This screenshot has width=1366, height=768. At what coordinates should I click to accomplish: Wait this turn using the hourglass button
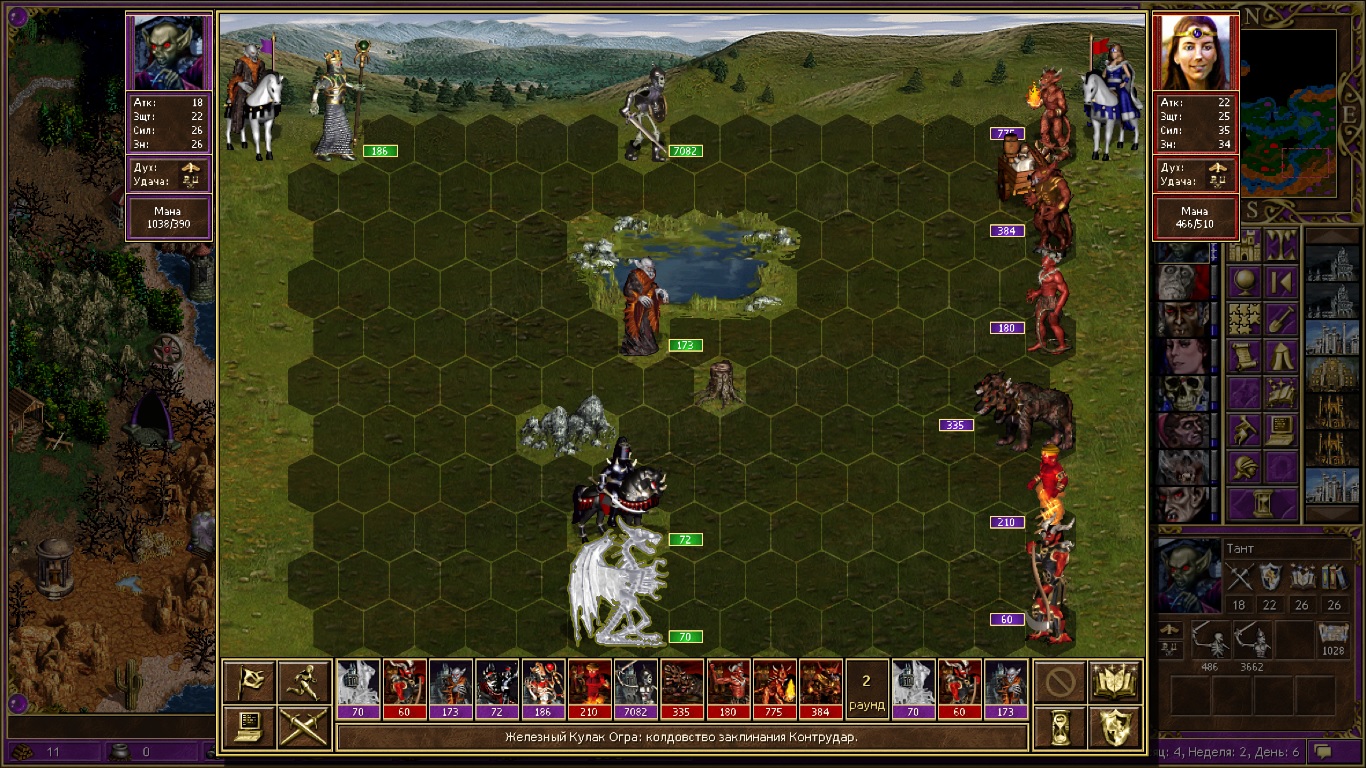pyautogui.click(x=1059, y=727)
